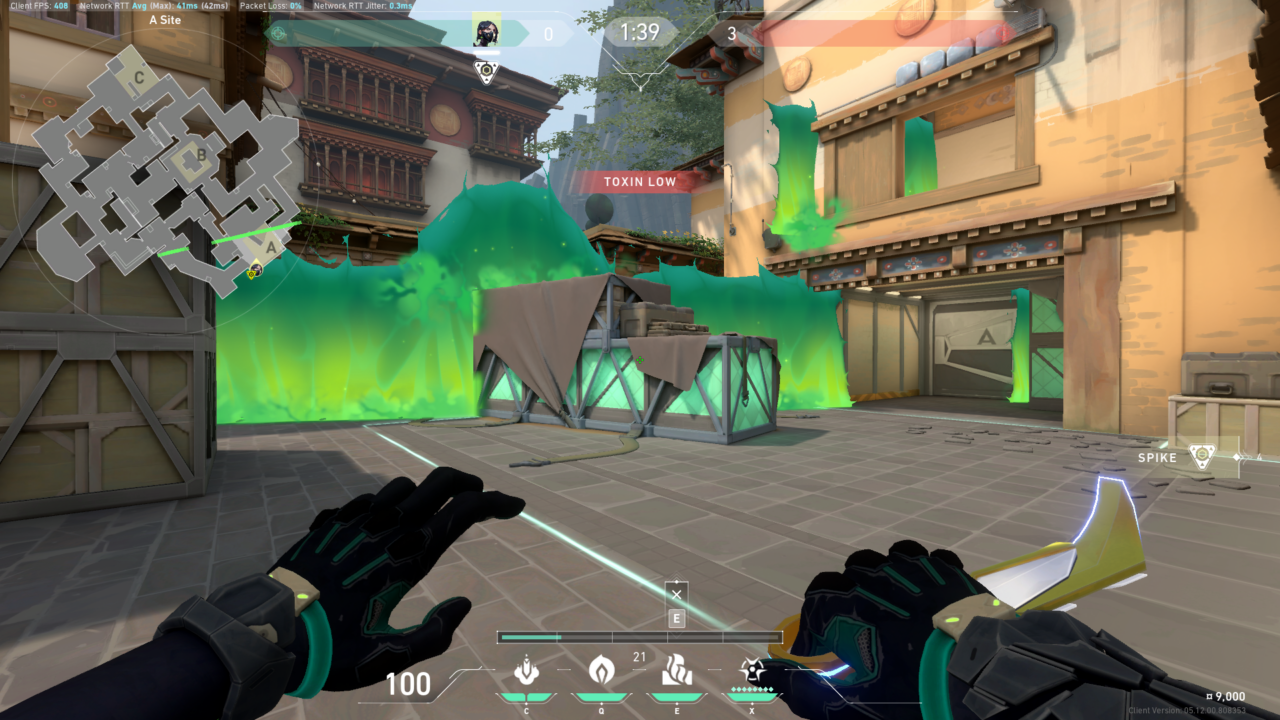This screenshot has width=1280, height=720.
Task: Toggle the Toxic Screen ability icon
Action: pos(676,670)
